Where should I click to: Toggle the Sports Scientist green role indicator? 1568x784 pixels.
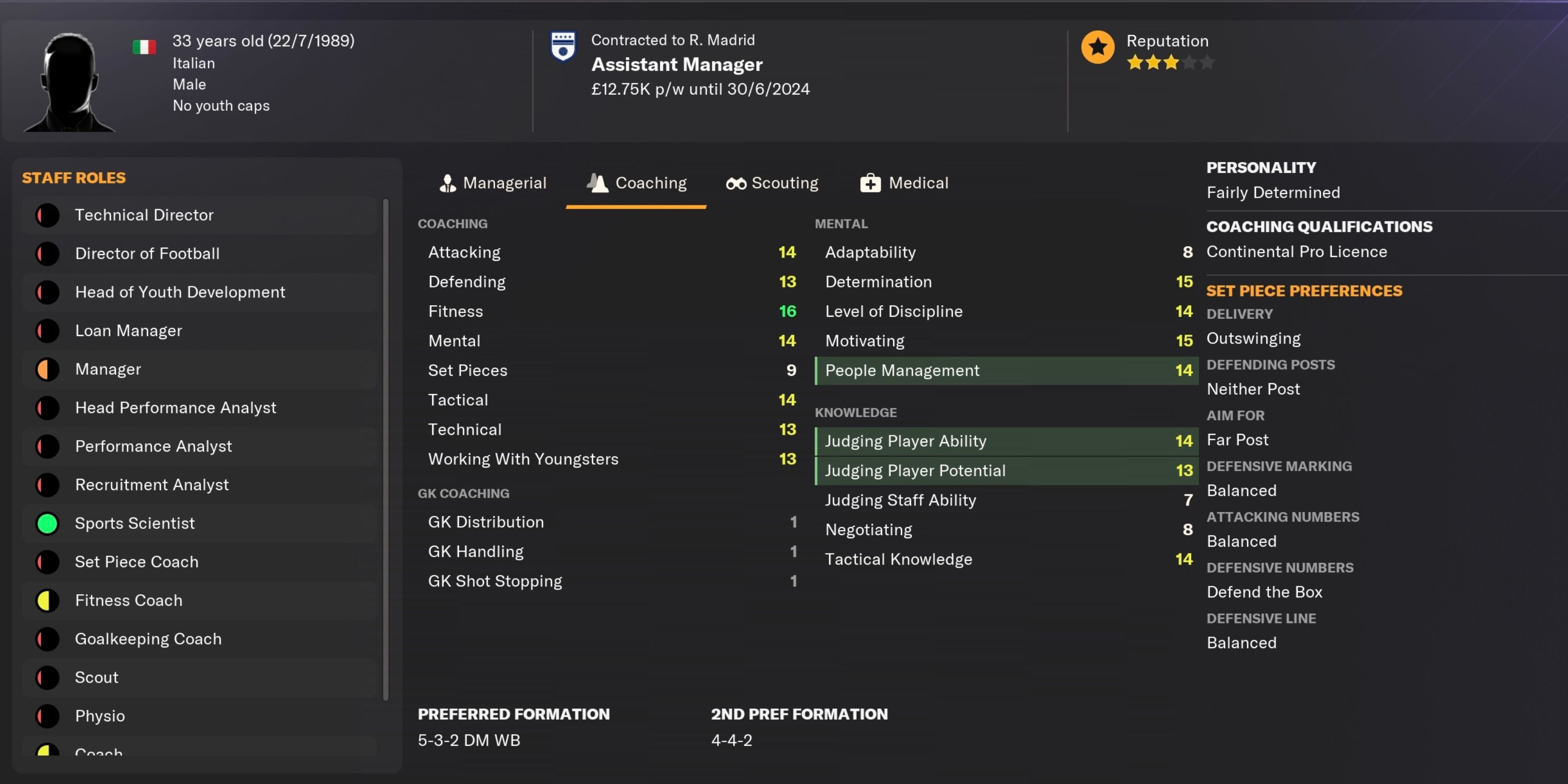pos(48,523)
